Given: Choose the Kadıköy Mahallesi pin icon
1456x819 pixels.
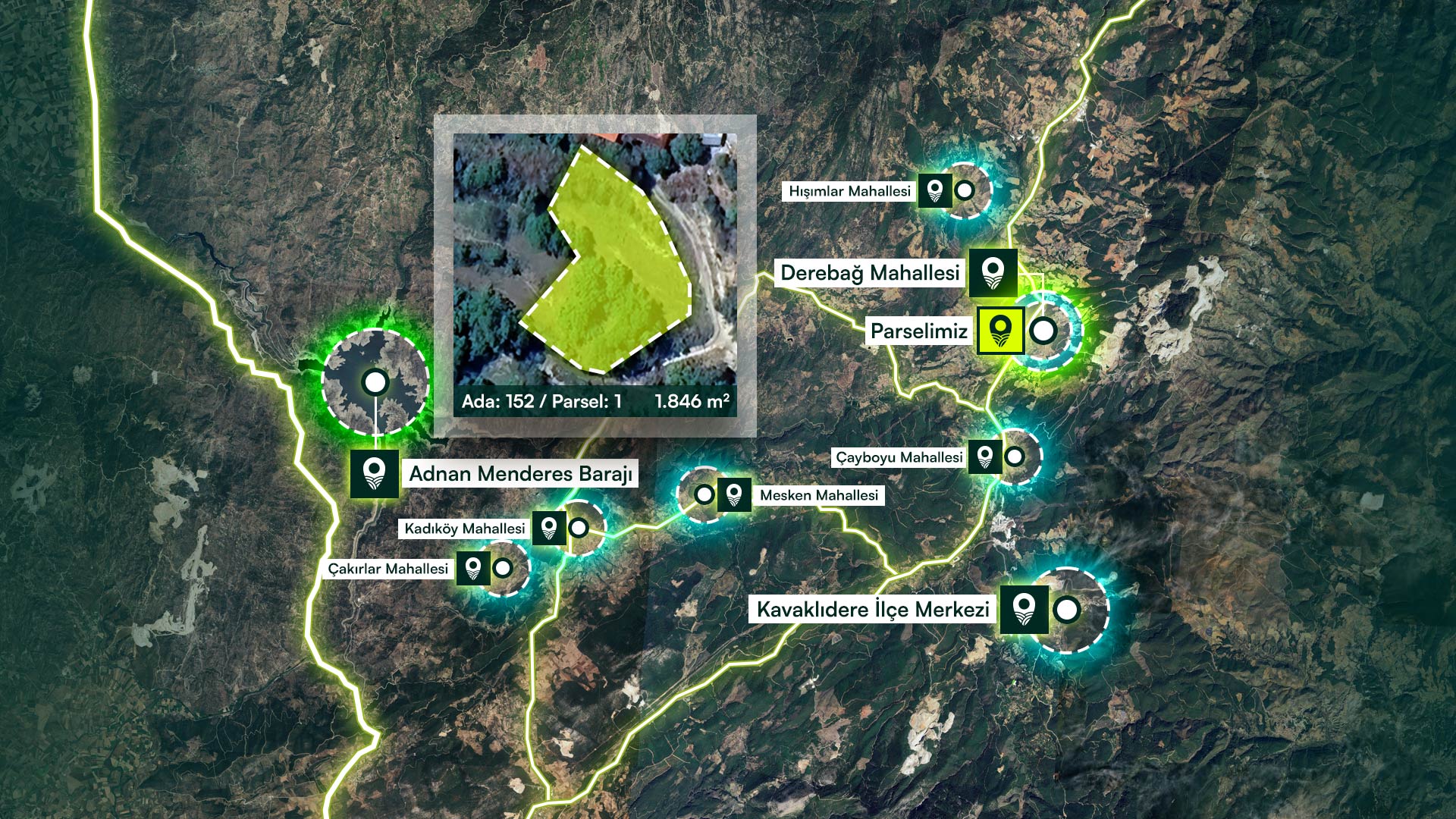Looking at the screenshot, I should click(x=549, y=528).
